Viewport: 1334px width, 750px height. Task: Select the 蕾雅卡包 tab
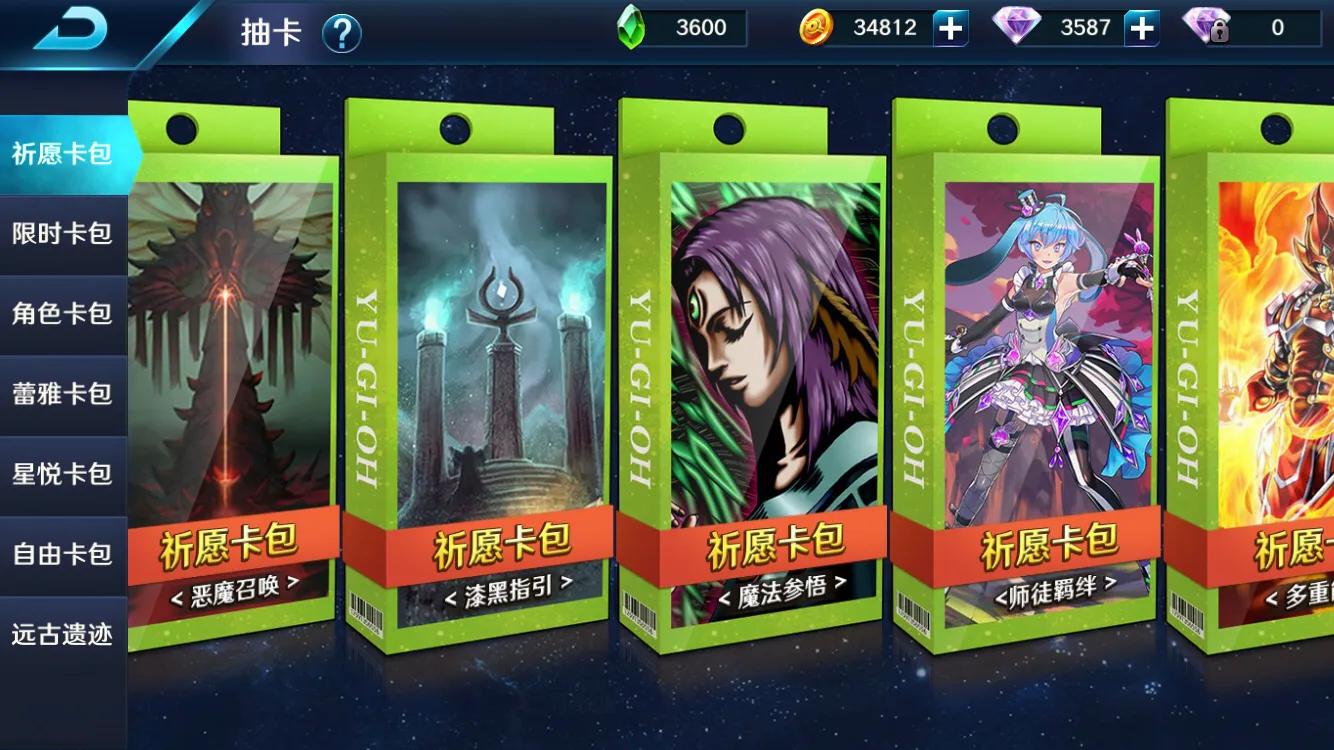[60, 393]
